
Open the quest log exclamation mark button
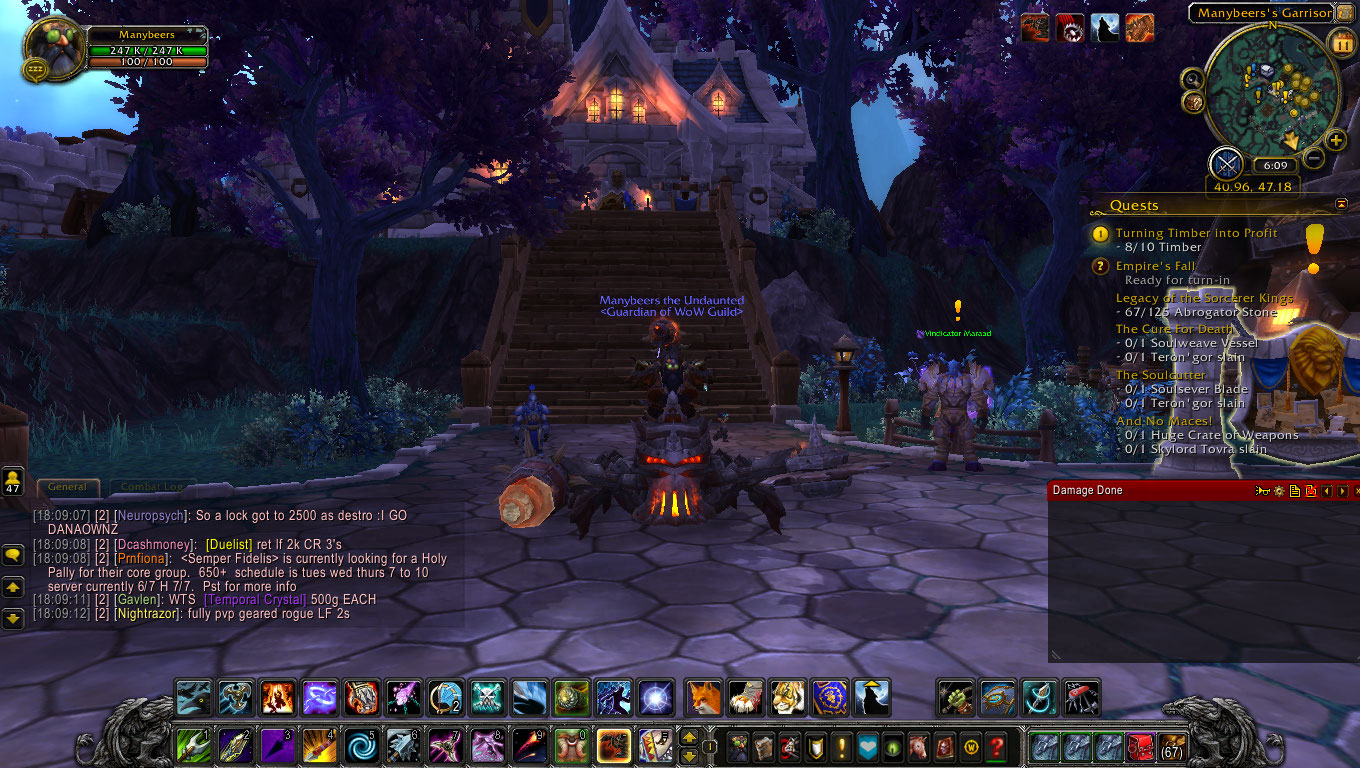pyautogui.click(x=840, y=746)
